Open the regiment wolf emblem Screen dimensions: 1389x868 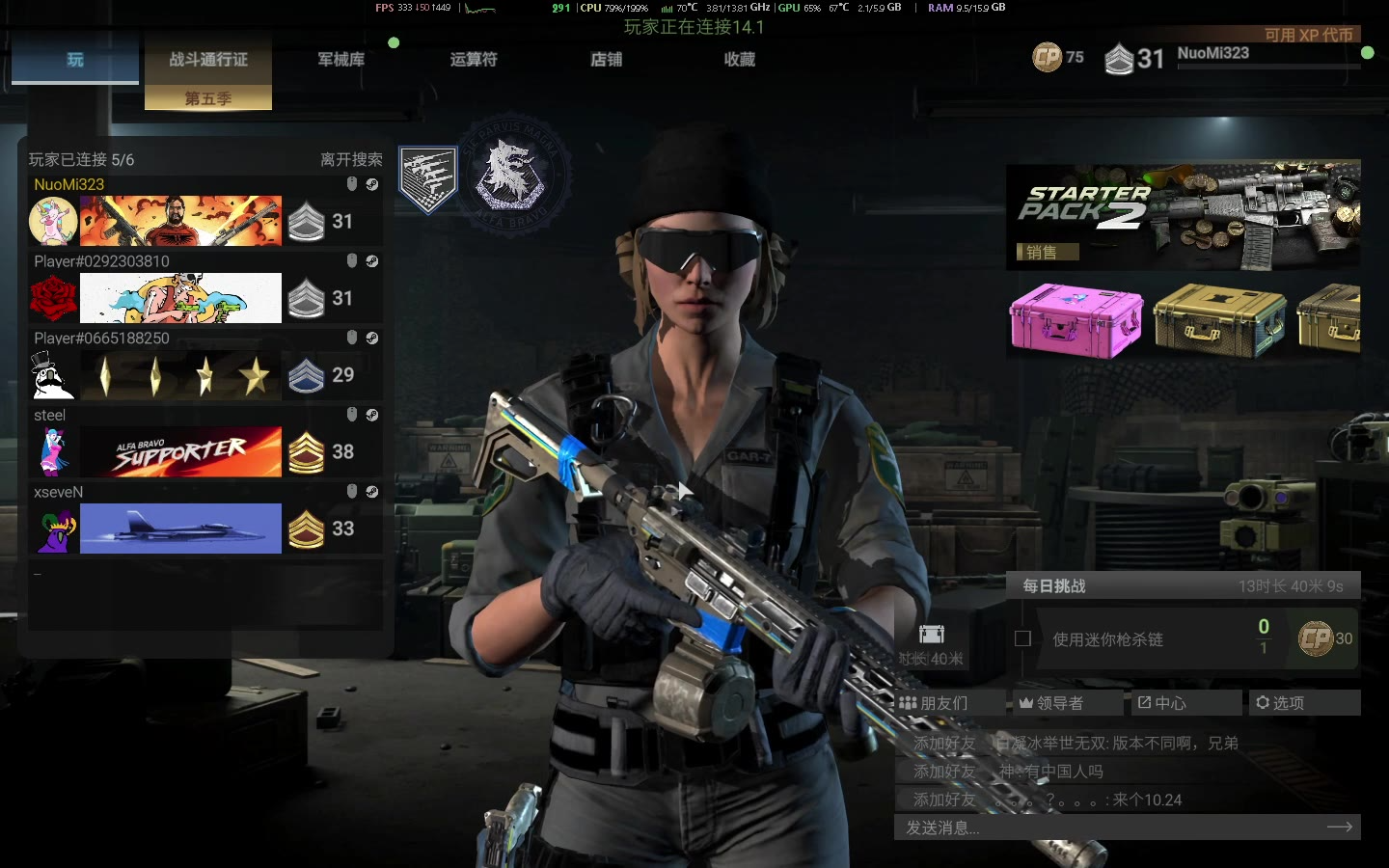click(509, 175)
